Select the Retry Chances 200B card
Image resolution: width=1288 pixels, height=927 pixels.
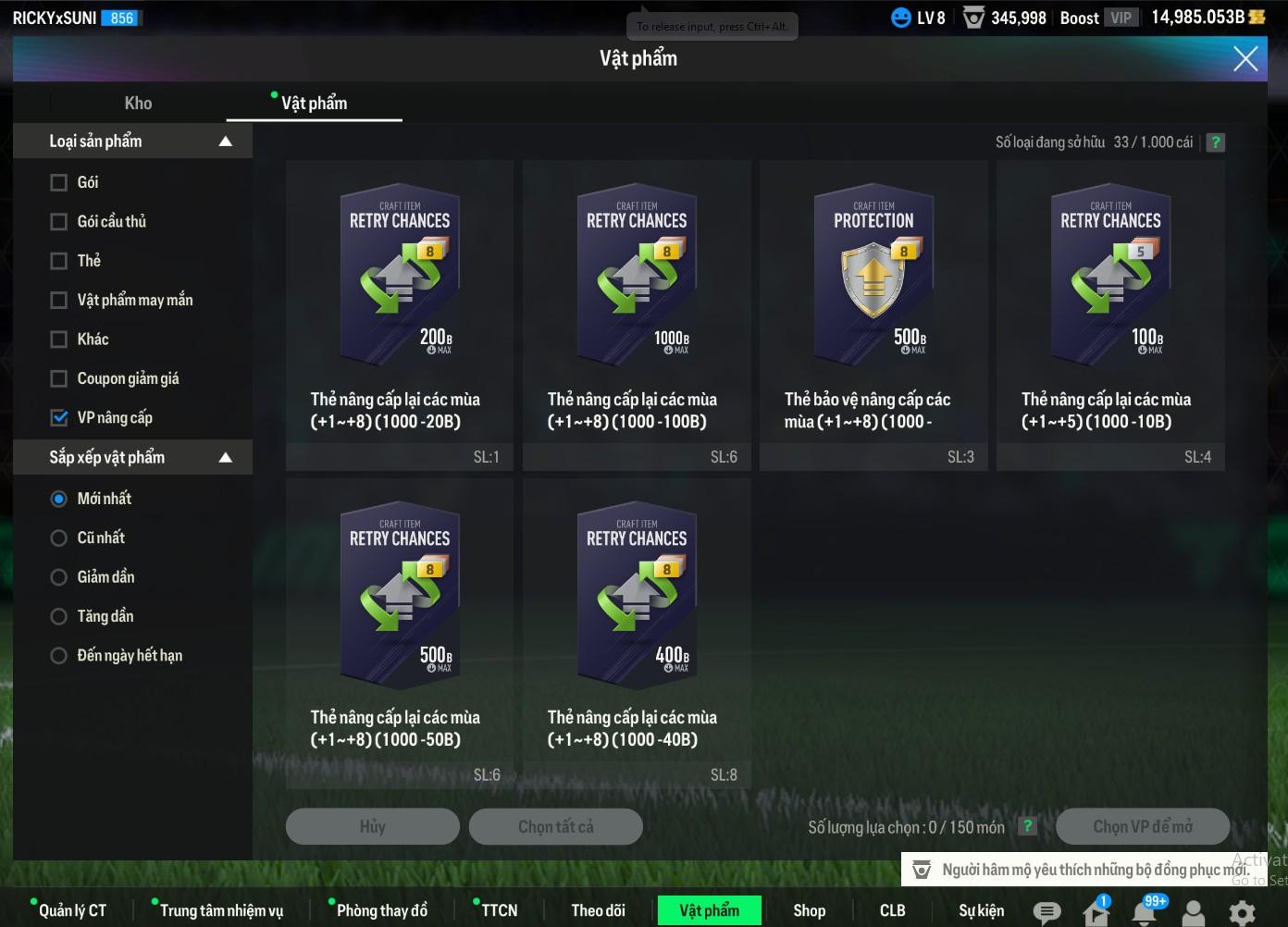[399, 278]
